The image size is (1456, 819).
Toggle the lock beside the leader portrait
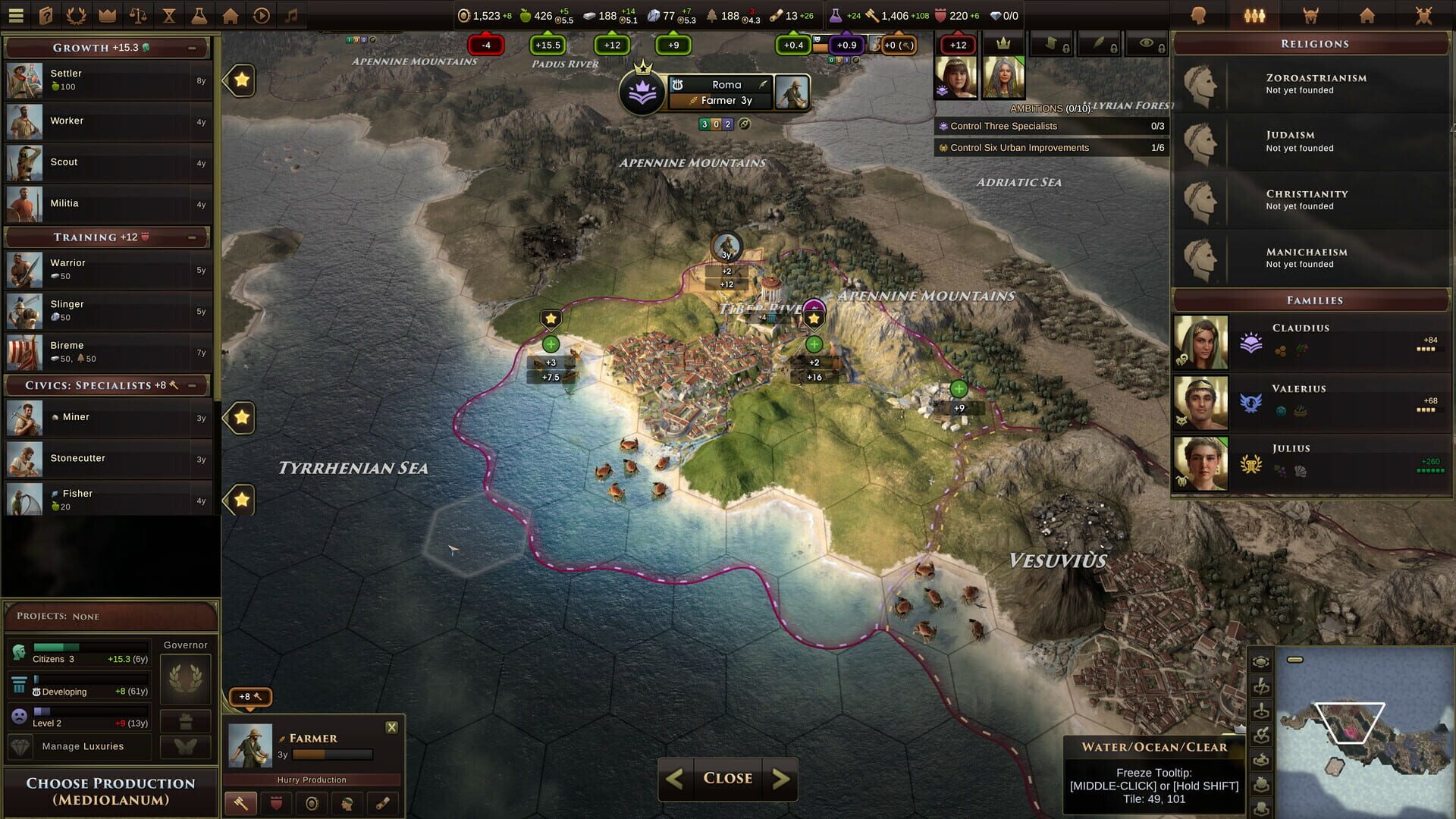click(x=1066, y=49)
